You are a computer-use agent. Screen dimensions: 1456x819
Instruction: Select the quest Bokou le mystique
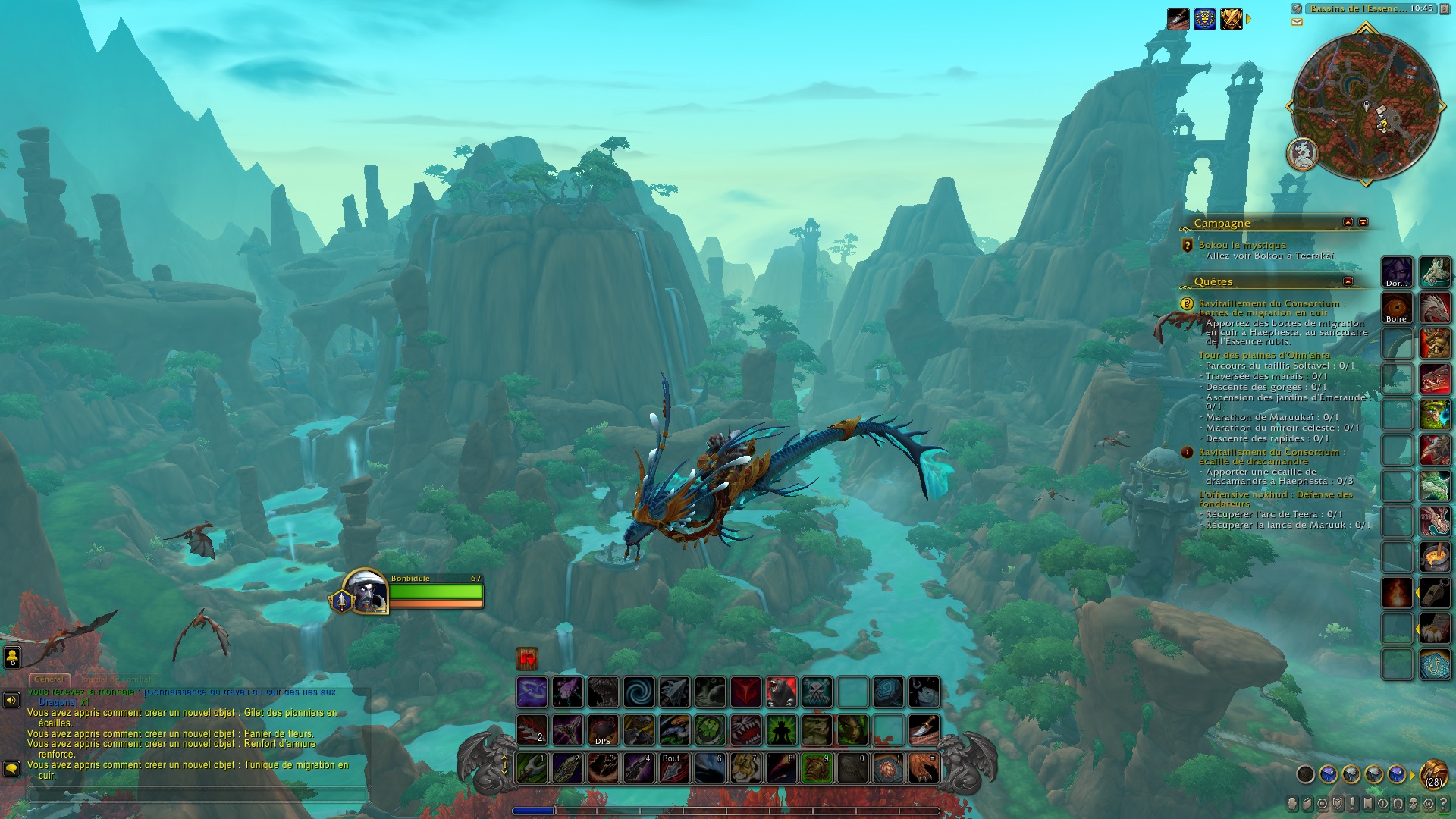(x=1244, y=245)
